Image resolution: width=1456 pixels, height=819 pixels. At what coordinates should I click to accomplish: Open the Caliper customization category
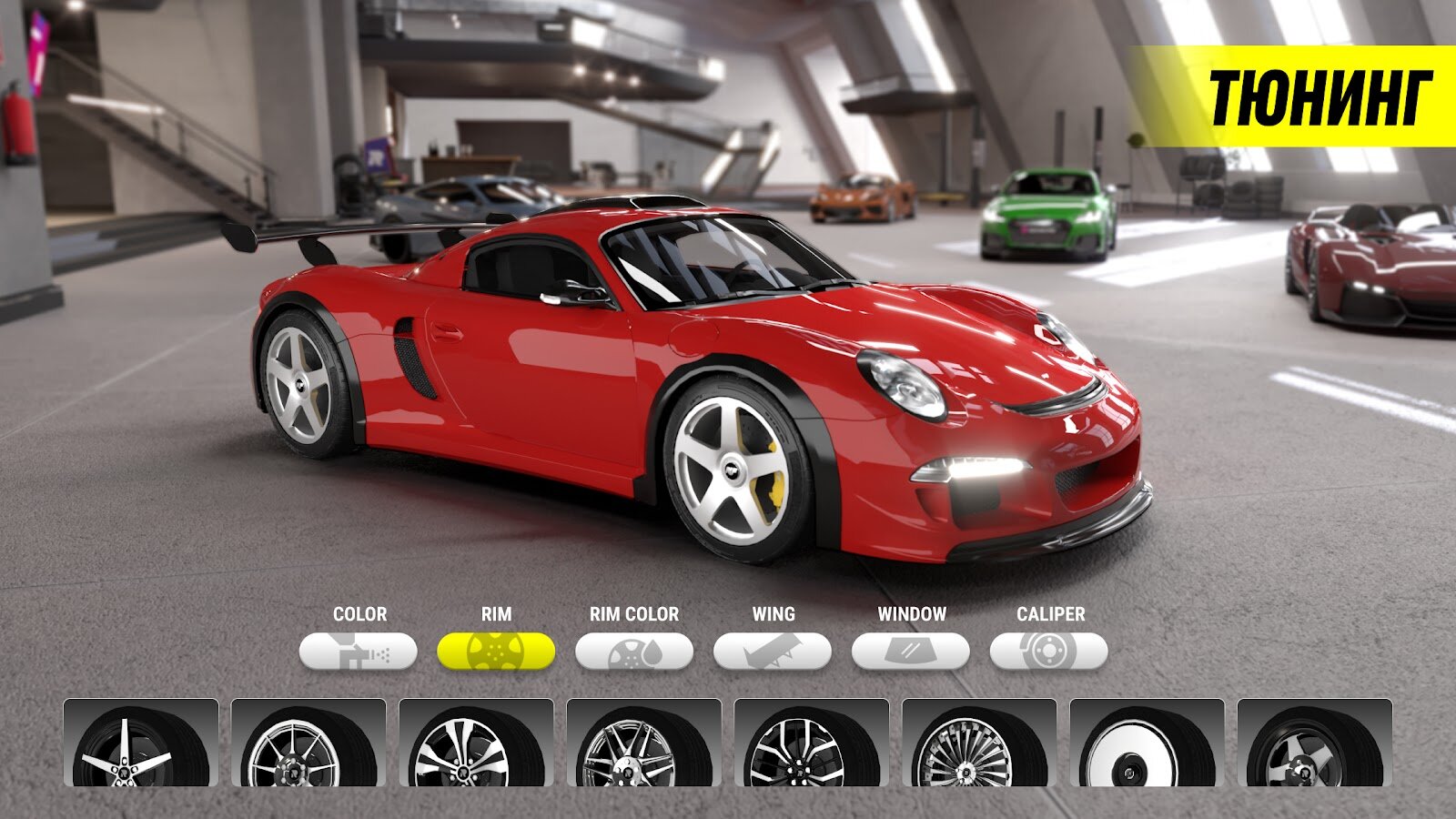pyautogui.click(x=1049, y=652)
